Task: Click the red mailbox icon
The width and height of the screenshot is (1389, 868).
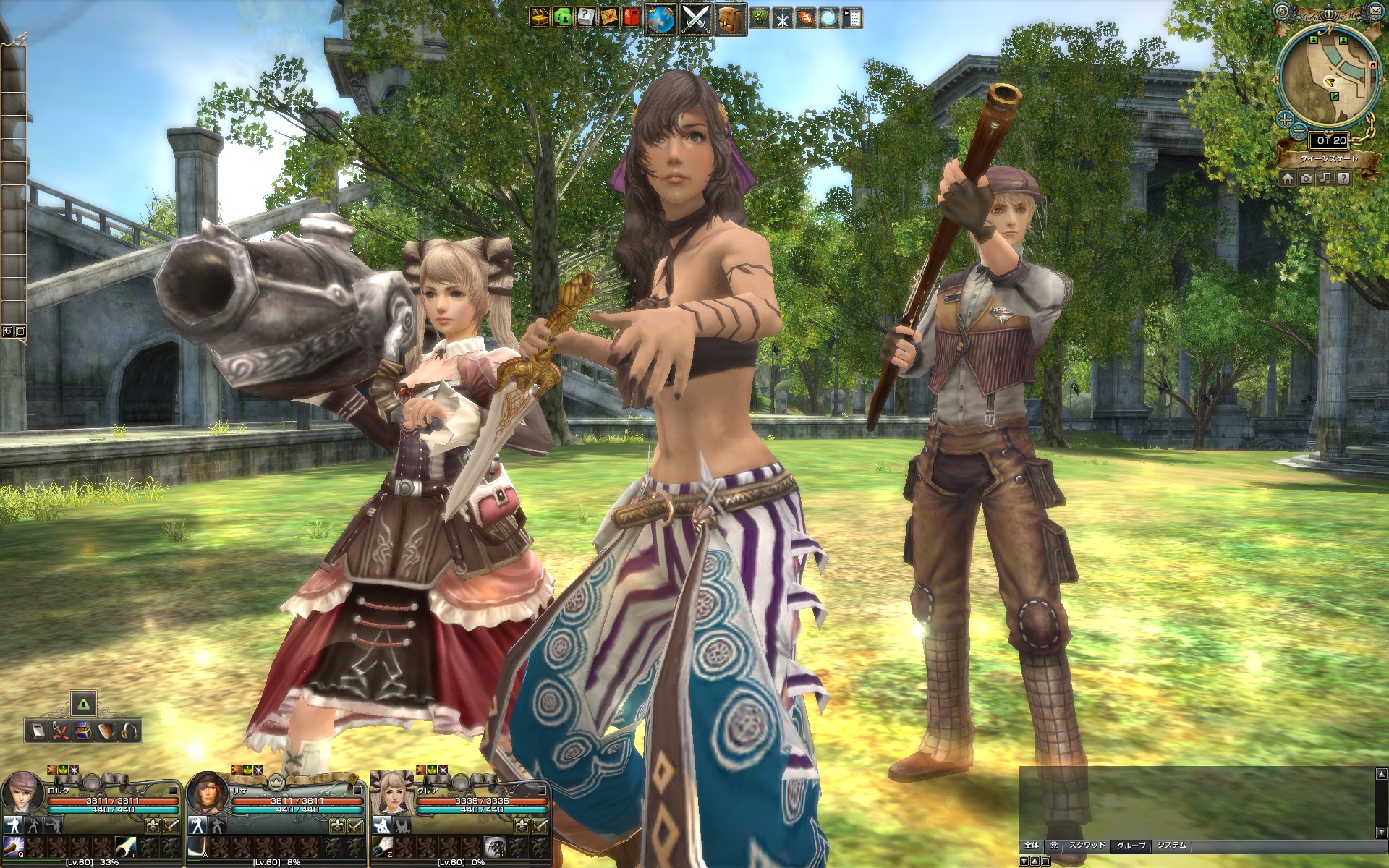Action: click(x=632, y=17)
